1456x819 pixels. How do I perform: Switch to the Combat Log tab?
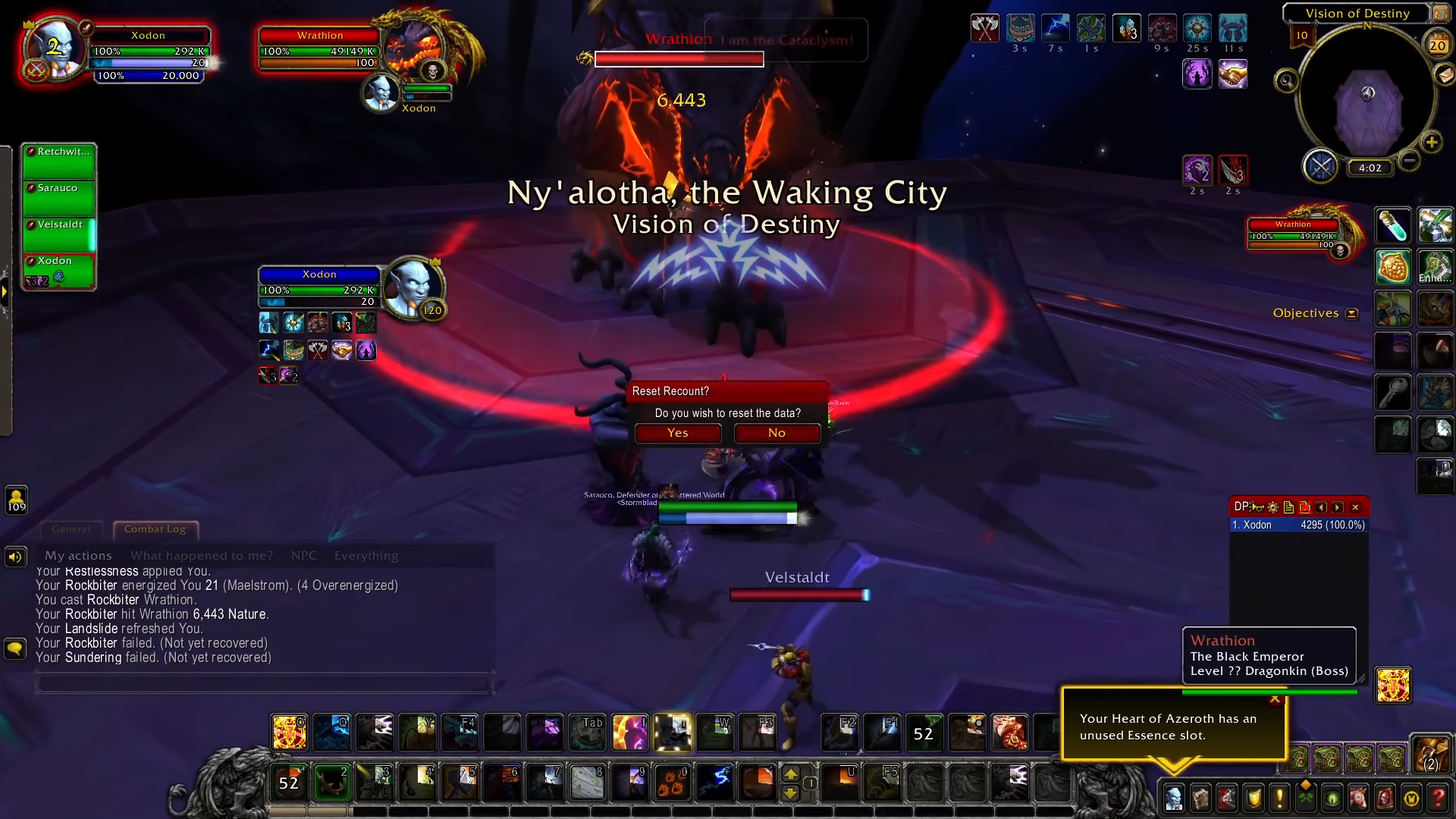point(155,529)
